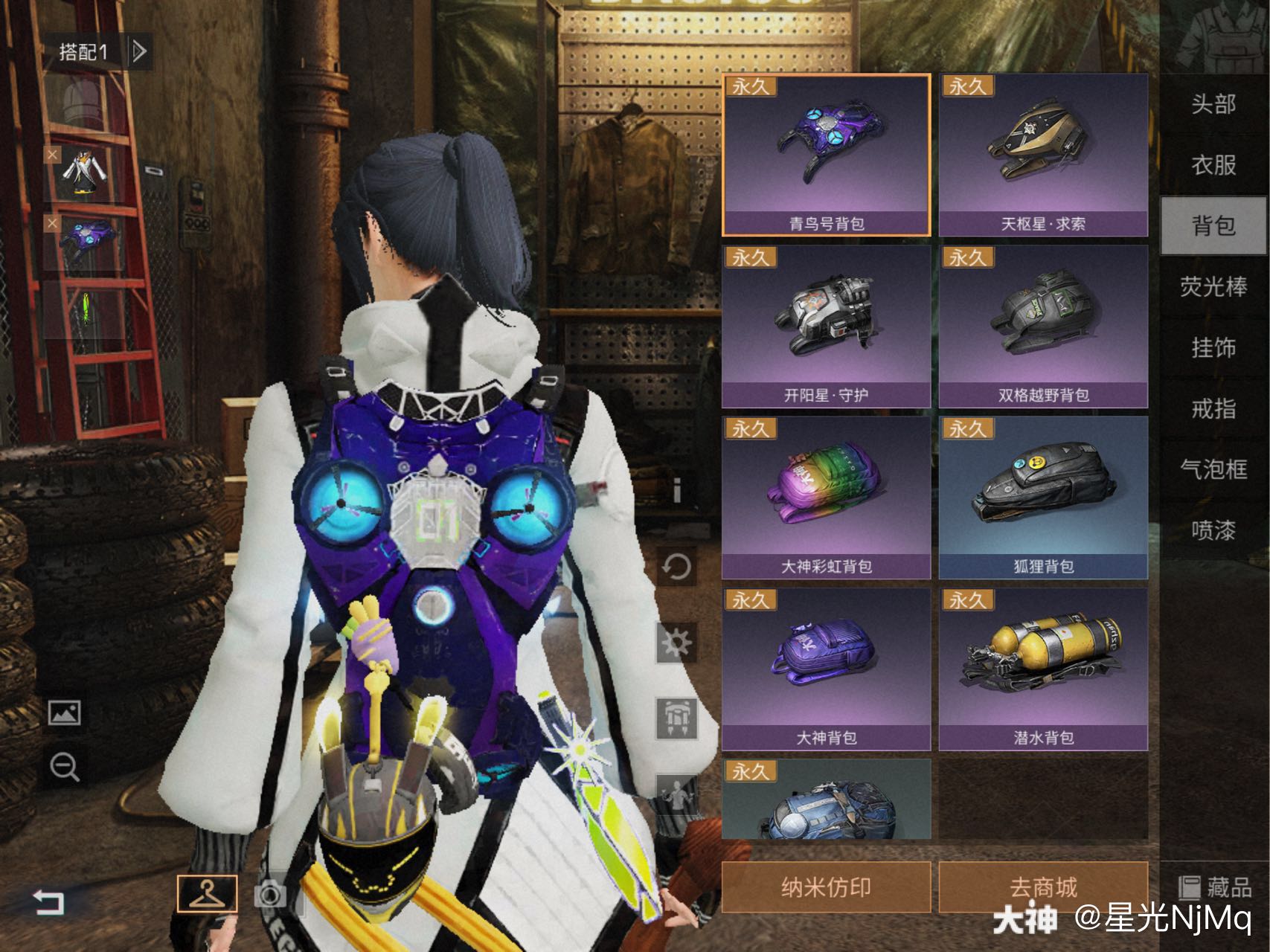Select the 青鸟号背包 backpack
This screenshot has height=952, width=1270.
[826, 155]
